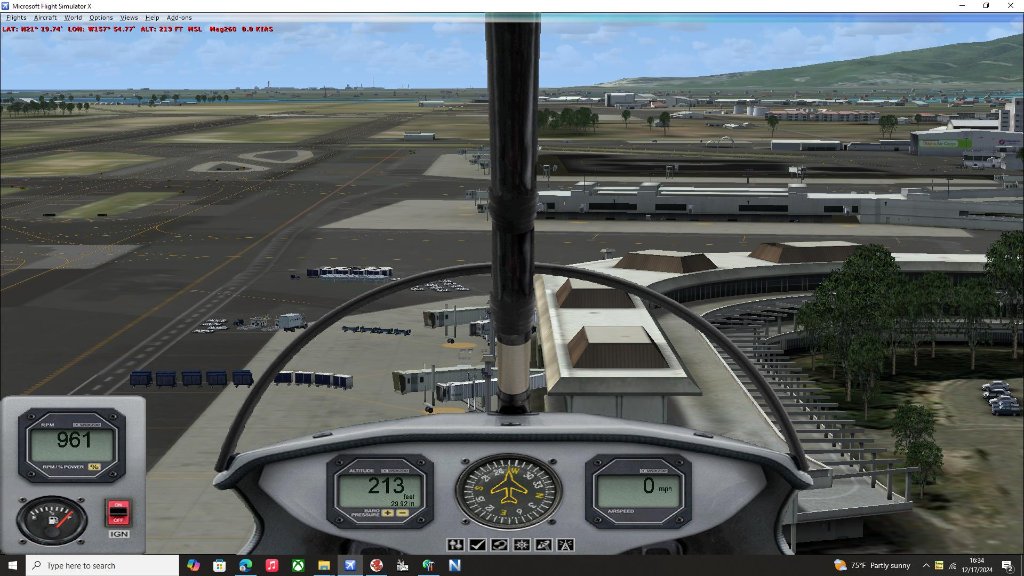Viewport: 1024px width, 576px height.
Task: Open the Views menu
Action: tap(129, 18)
